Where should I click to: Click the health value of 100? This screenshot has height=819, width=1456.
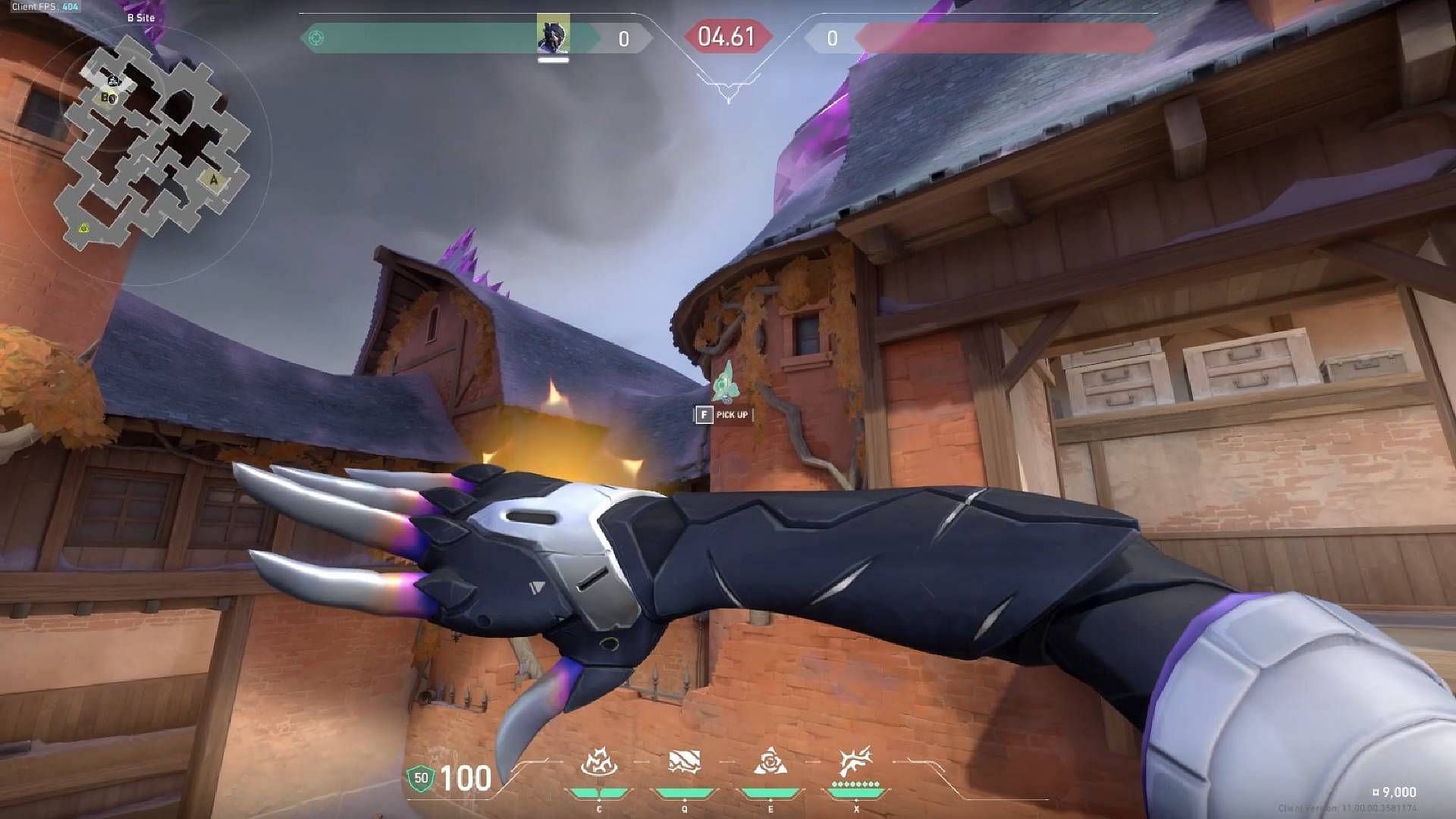coord(466,779)
